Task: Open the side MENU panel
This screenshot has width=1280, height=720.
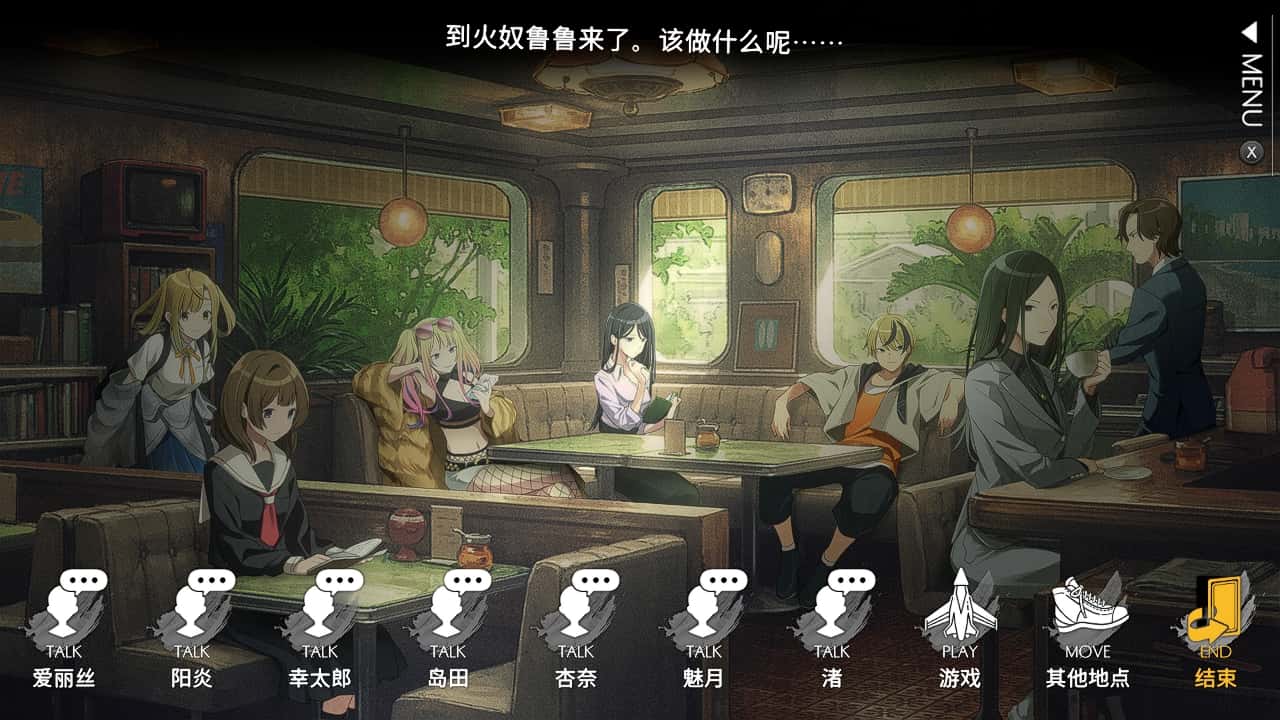Action: point(1251,78)
